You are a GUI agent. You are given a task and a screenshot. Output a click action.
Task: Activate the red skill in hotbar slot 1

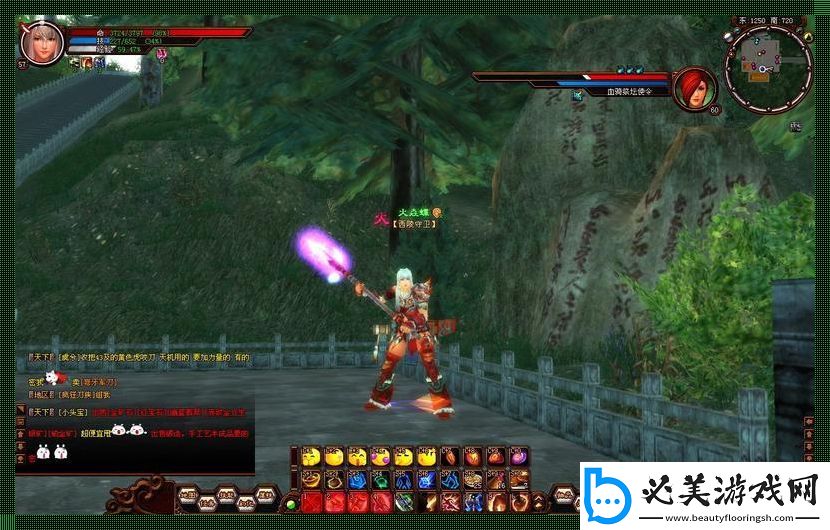coord(311,501)
